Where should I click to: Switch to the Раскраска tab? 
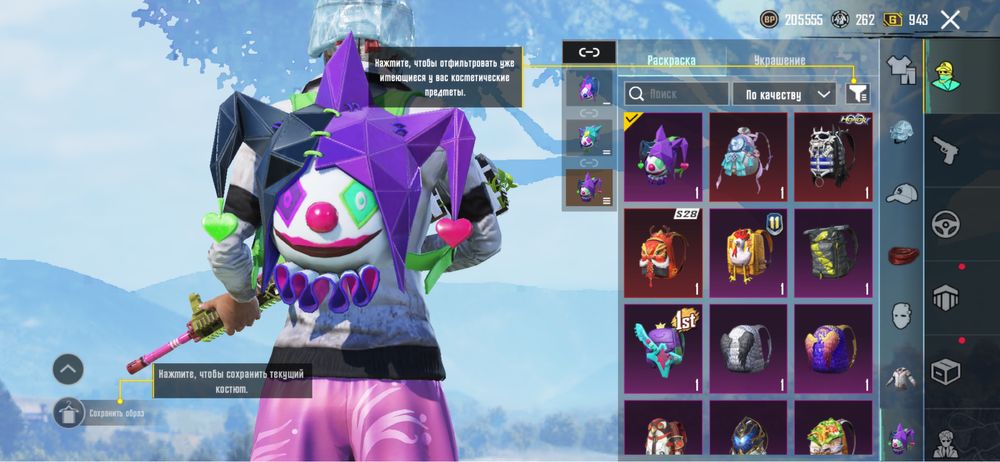(671, 60)
